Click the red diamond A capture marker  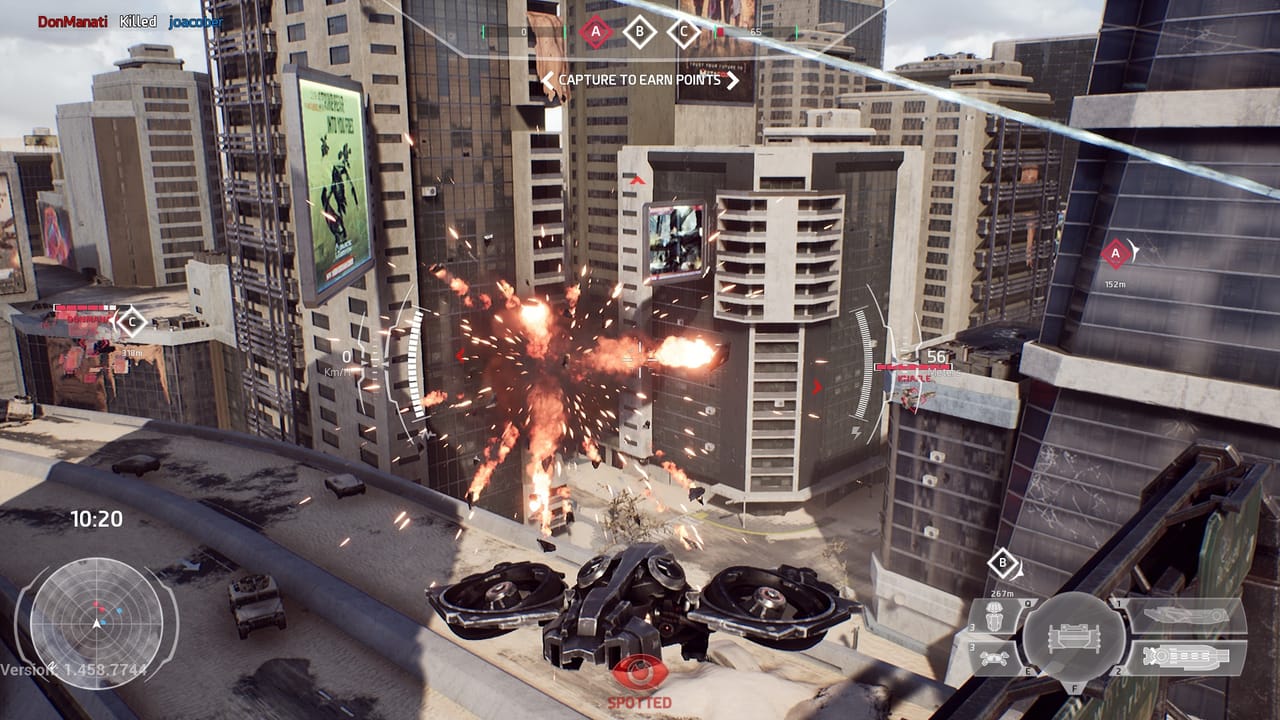[x=596, y=31]
